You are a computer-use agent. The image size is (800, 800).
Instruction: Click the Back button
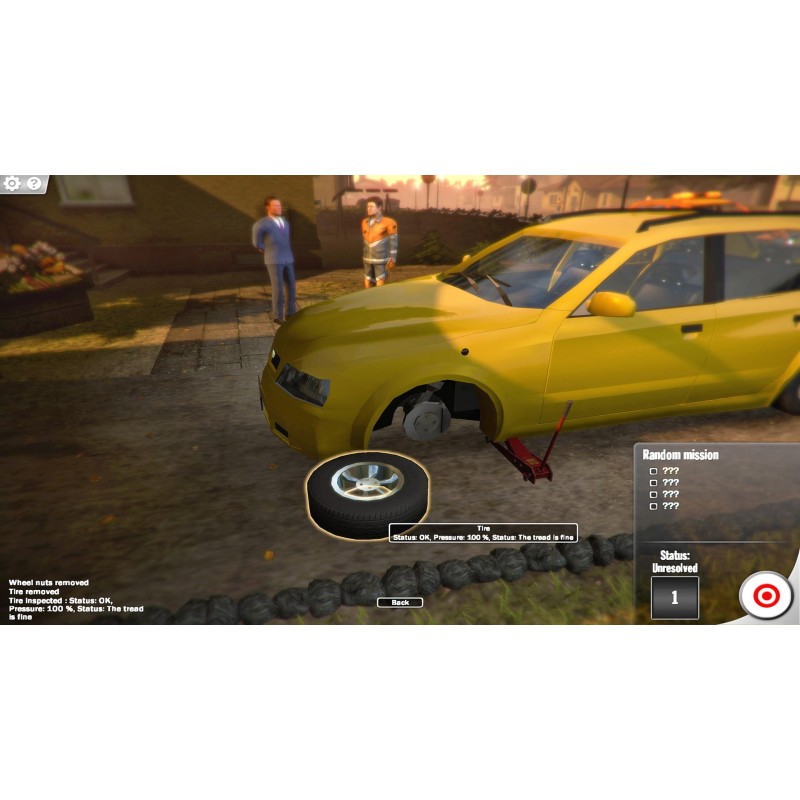400,602
